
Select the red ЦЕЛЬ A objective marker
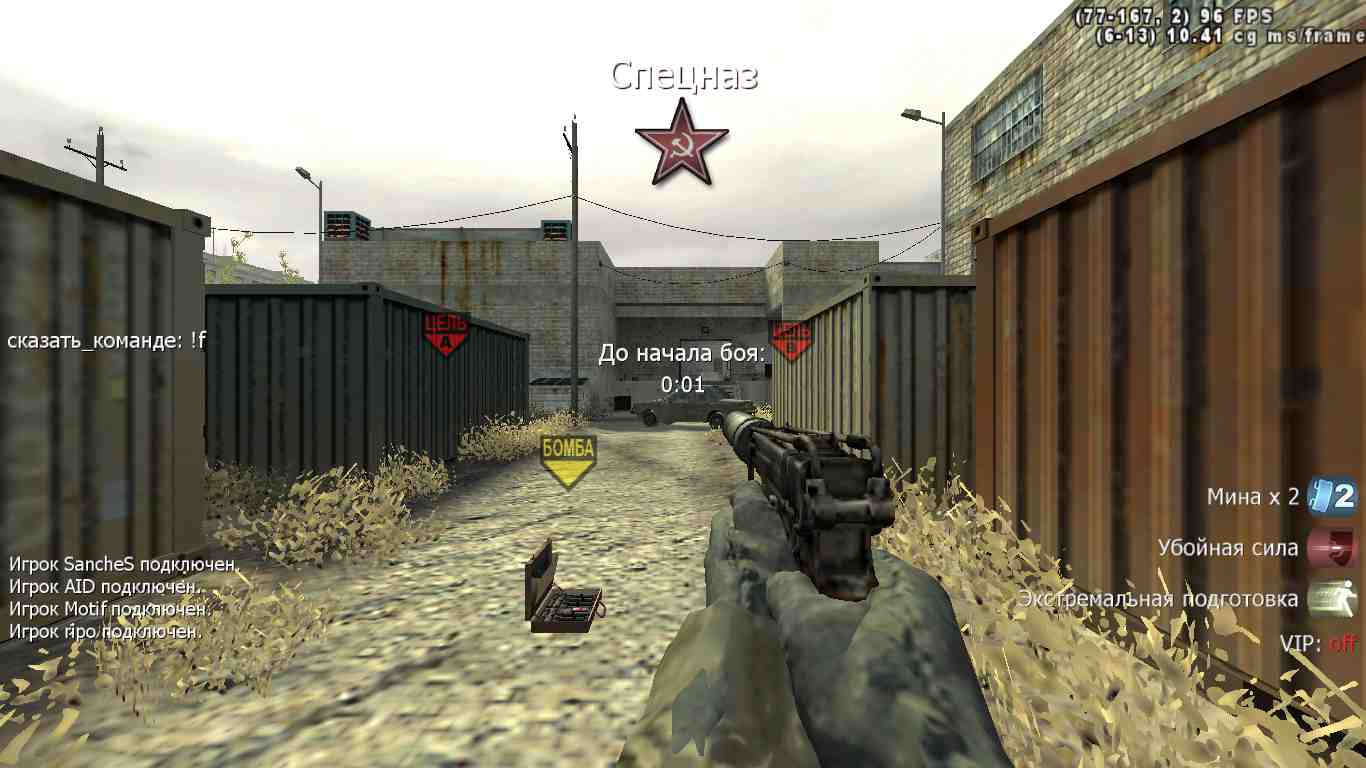point(445,334)
